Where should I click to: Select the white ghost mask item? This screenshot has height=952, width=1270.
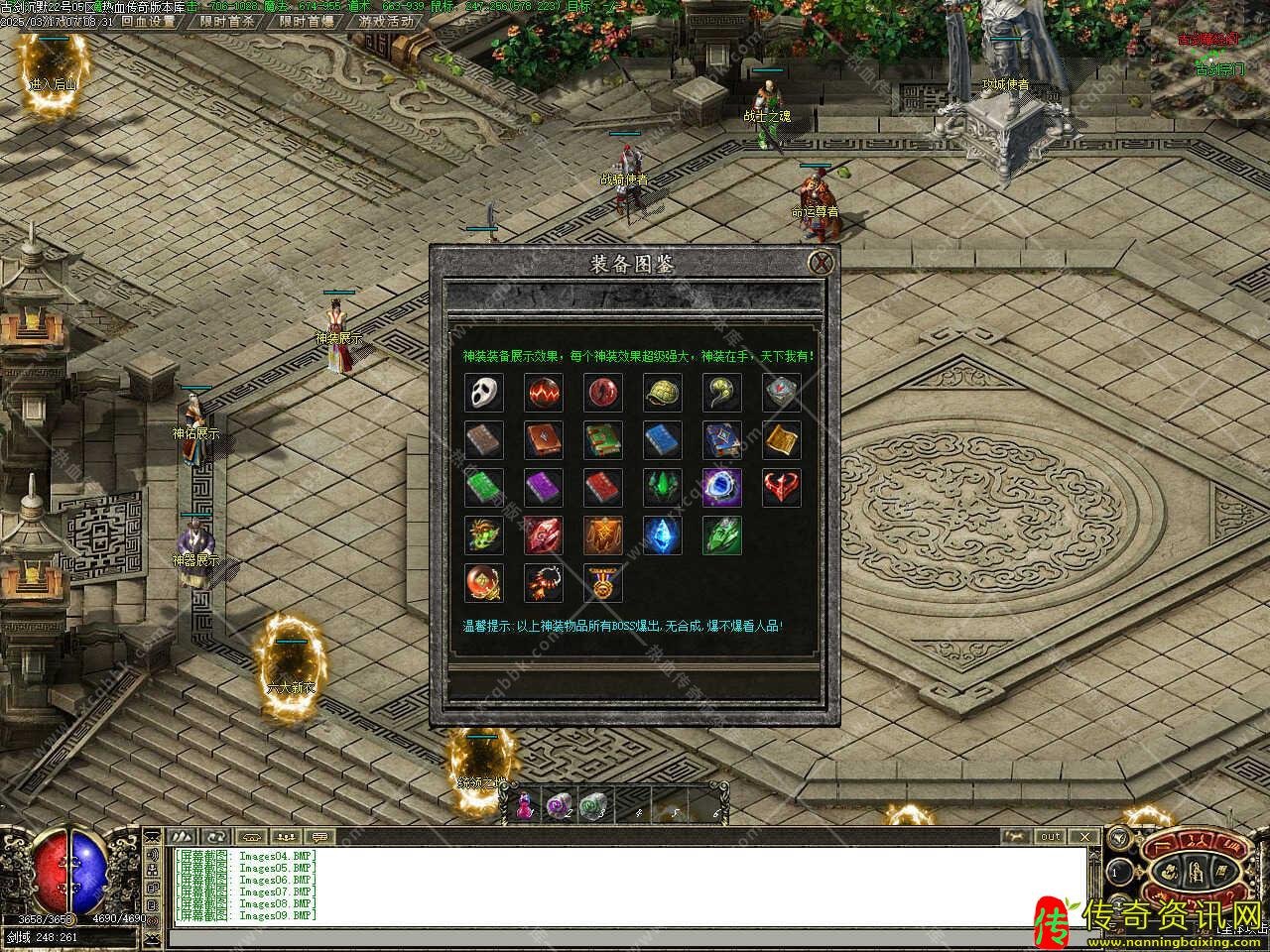[483, 393]
